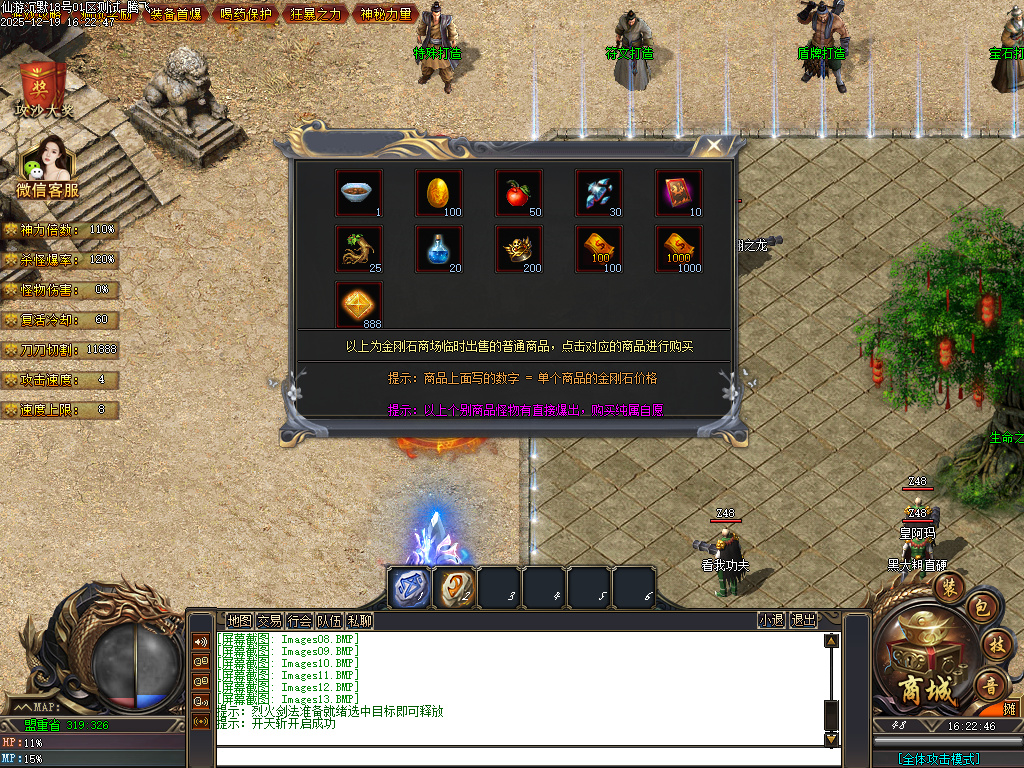This screenshot has height=768, width=1024.
Task: Switch to the 地图 map tab
Action: coord(239,620)
